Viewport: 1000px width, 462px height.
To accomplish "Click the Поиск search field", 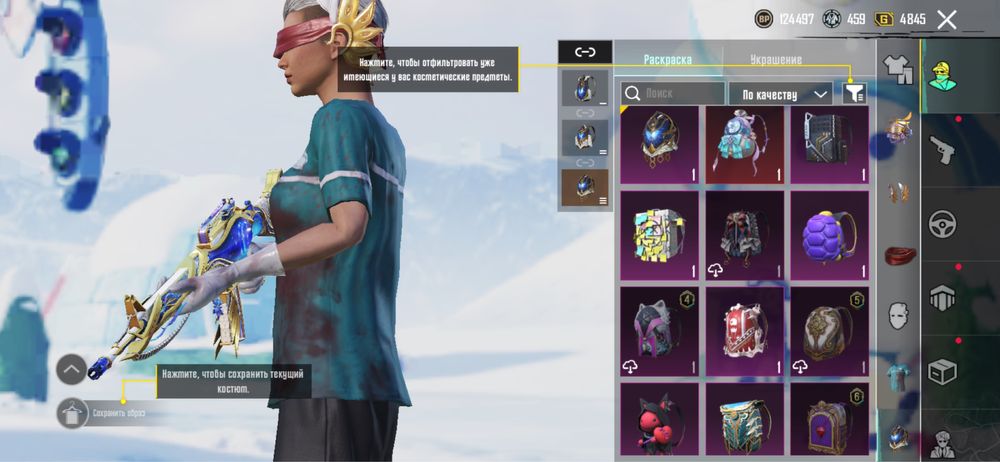I will point(672,93).
